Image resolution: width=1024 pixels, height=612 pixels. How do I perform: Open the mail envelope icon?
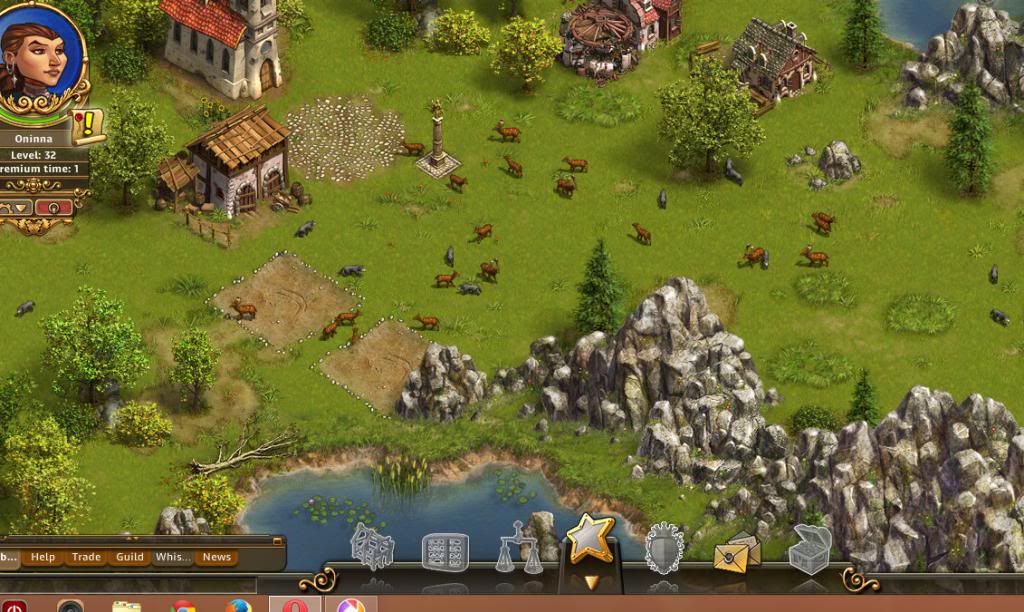coord(737,551)
